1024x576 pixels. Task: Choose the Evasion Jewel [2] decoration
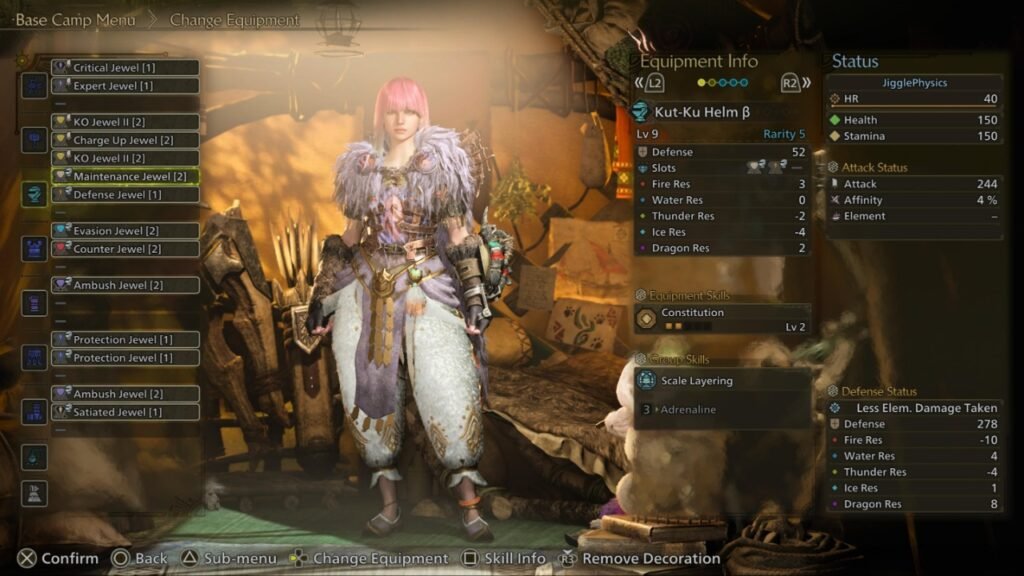coord(125,230)
